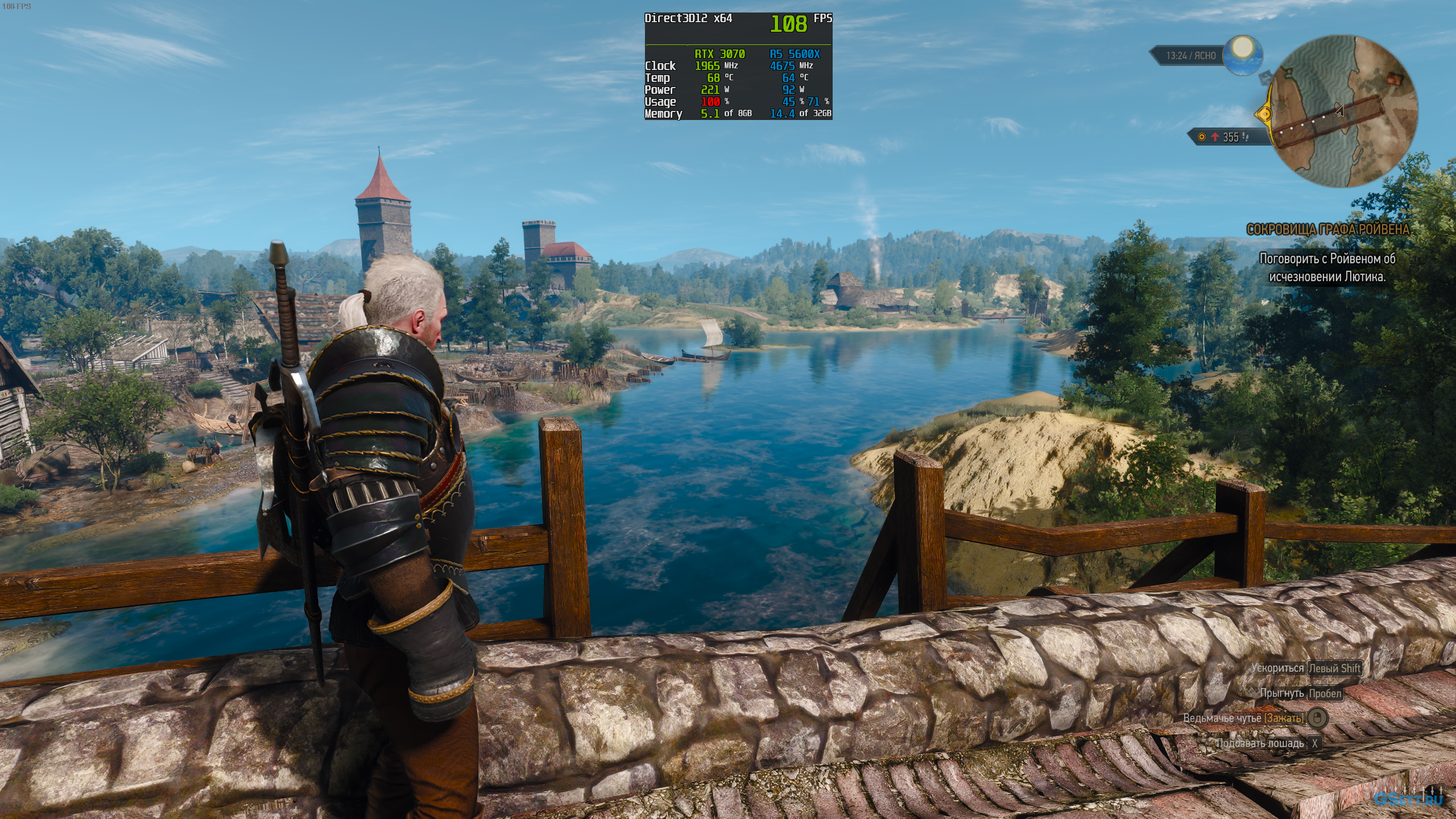Click the objective about talking to Ройвен
The width and height of the screenshot is (1456, 819).
click(1327, 267)
